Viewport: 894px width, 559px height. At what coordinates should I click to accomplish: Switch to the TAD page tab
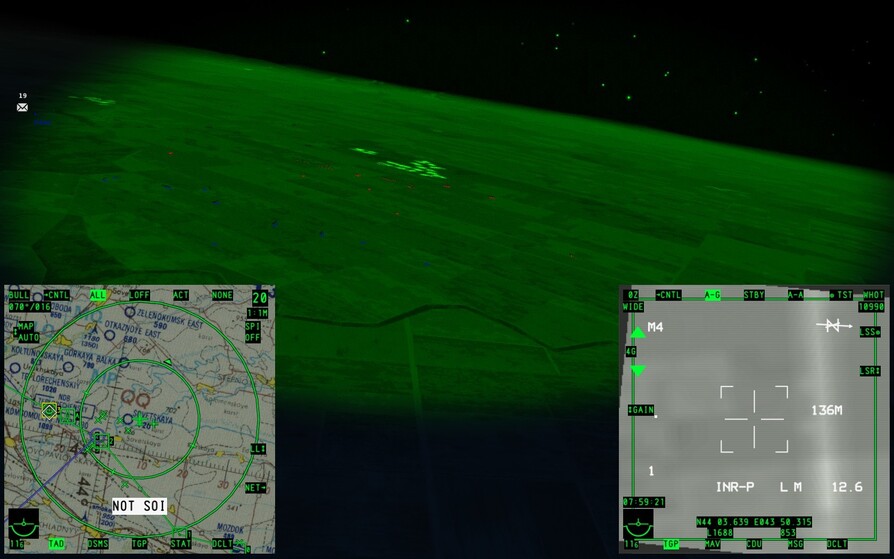(57, 544)
